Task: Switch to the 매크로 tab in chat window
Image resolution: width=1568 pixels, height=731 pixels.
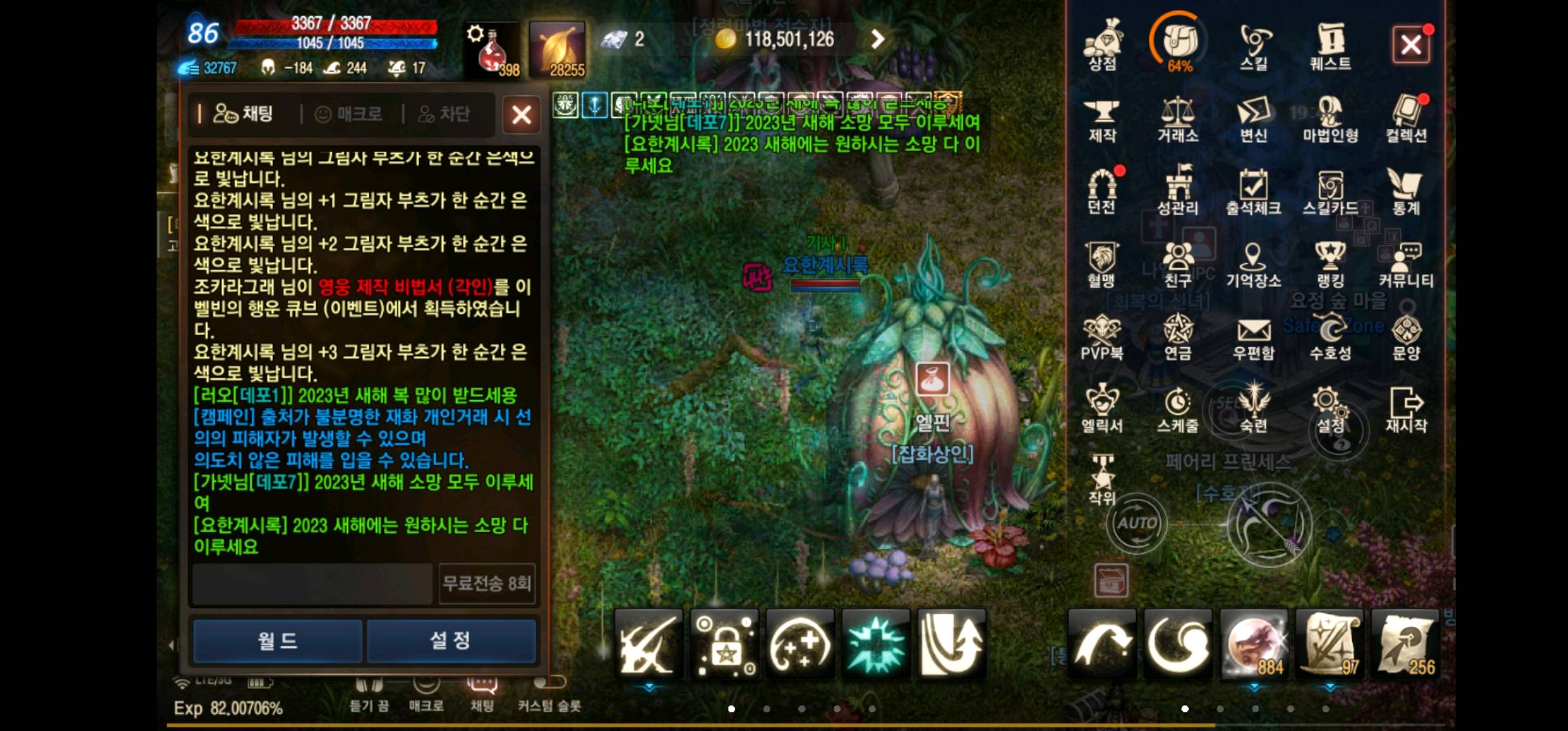Action: coord(349,114)
